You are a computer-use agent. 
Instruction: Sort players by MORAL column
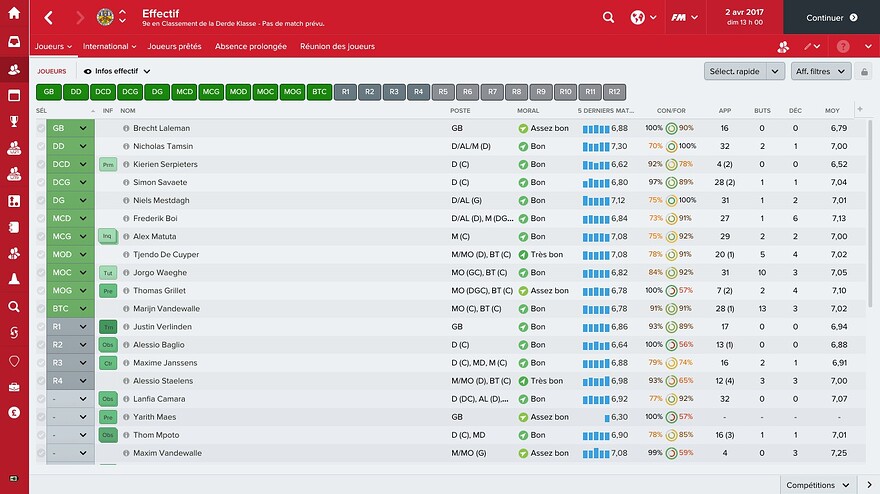click(528, 110)
